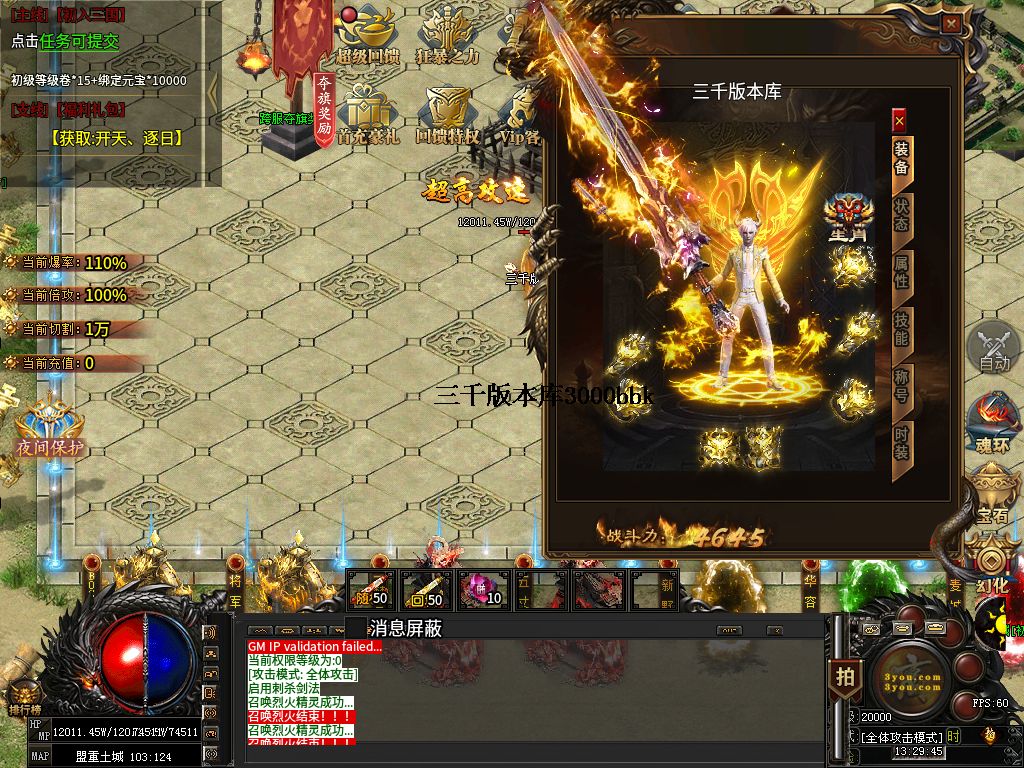This screenshot has width=1024, height=768.
Task: Open the 拍 auction banner button
Action: (845, 676)
